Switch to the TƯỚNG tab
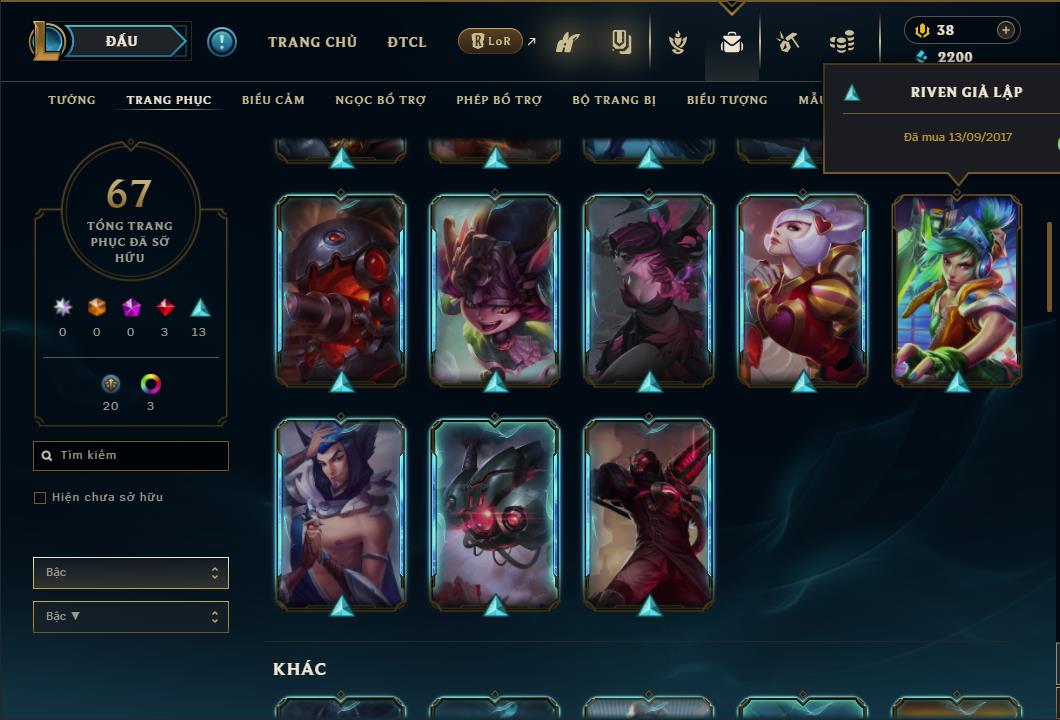Viewport: 1060px width, 720px height. coord(72,100)
